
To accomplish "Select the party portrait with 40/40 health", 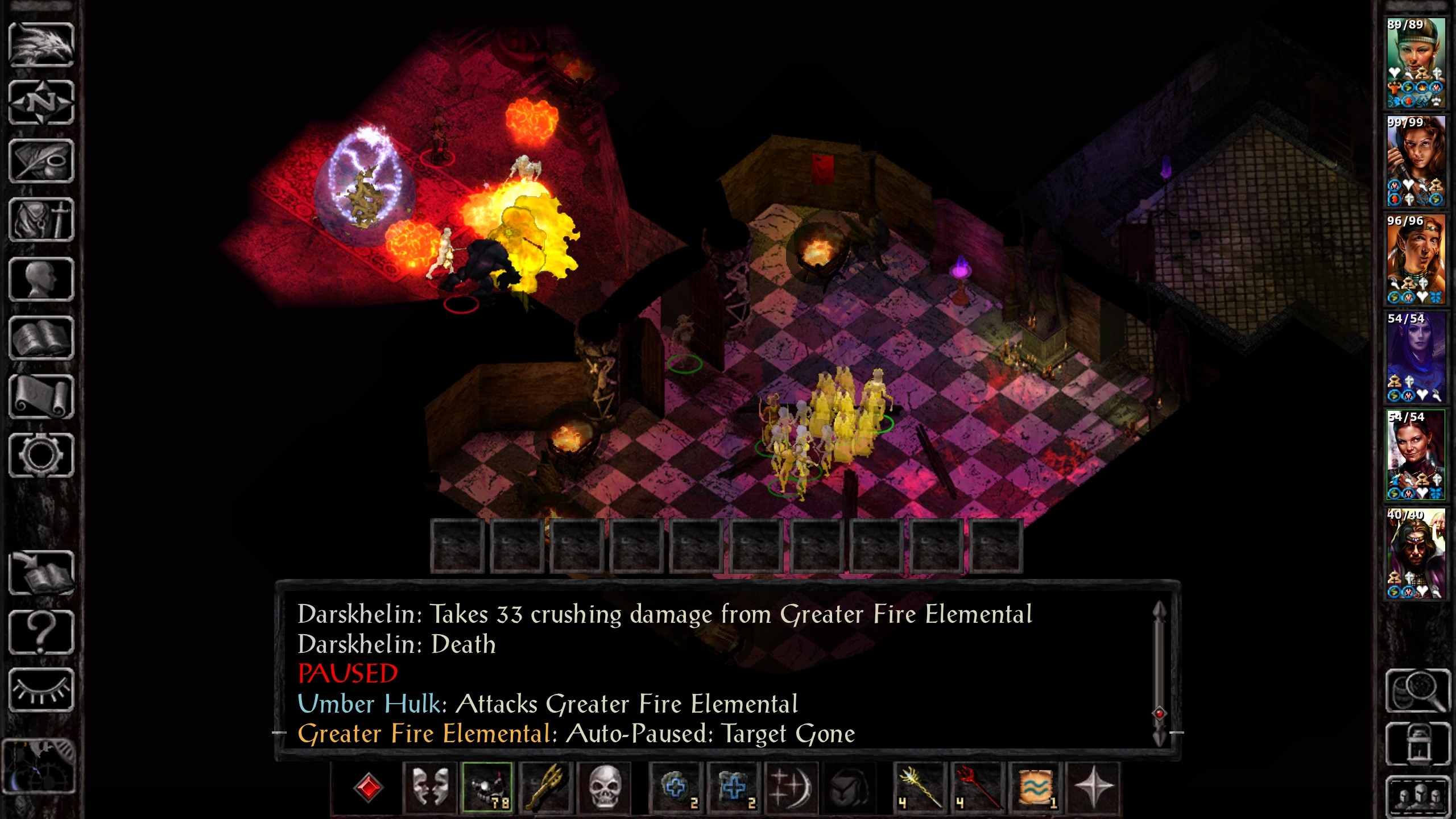I will [1415, 553].
